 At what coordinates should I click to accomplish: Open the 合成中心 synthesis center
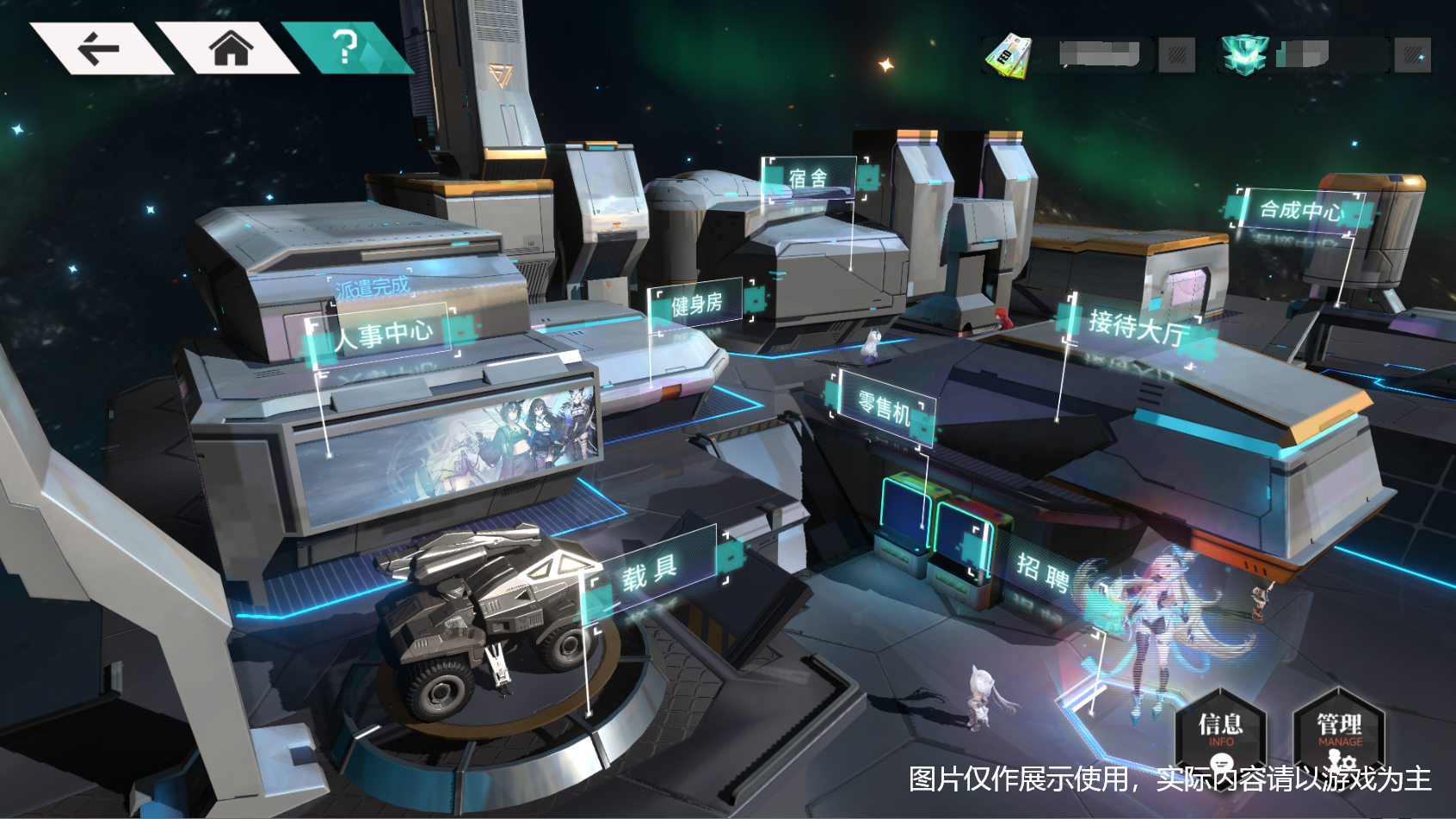coord(1300,210)
